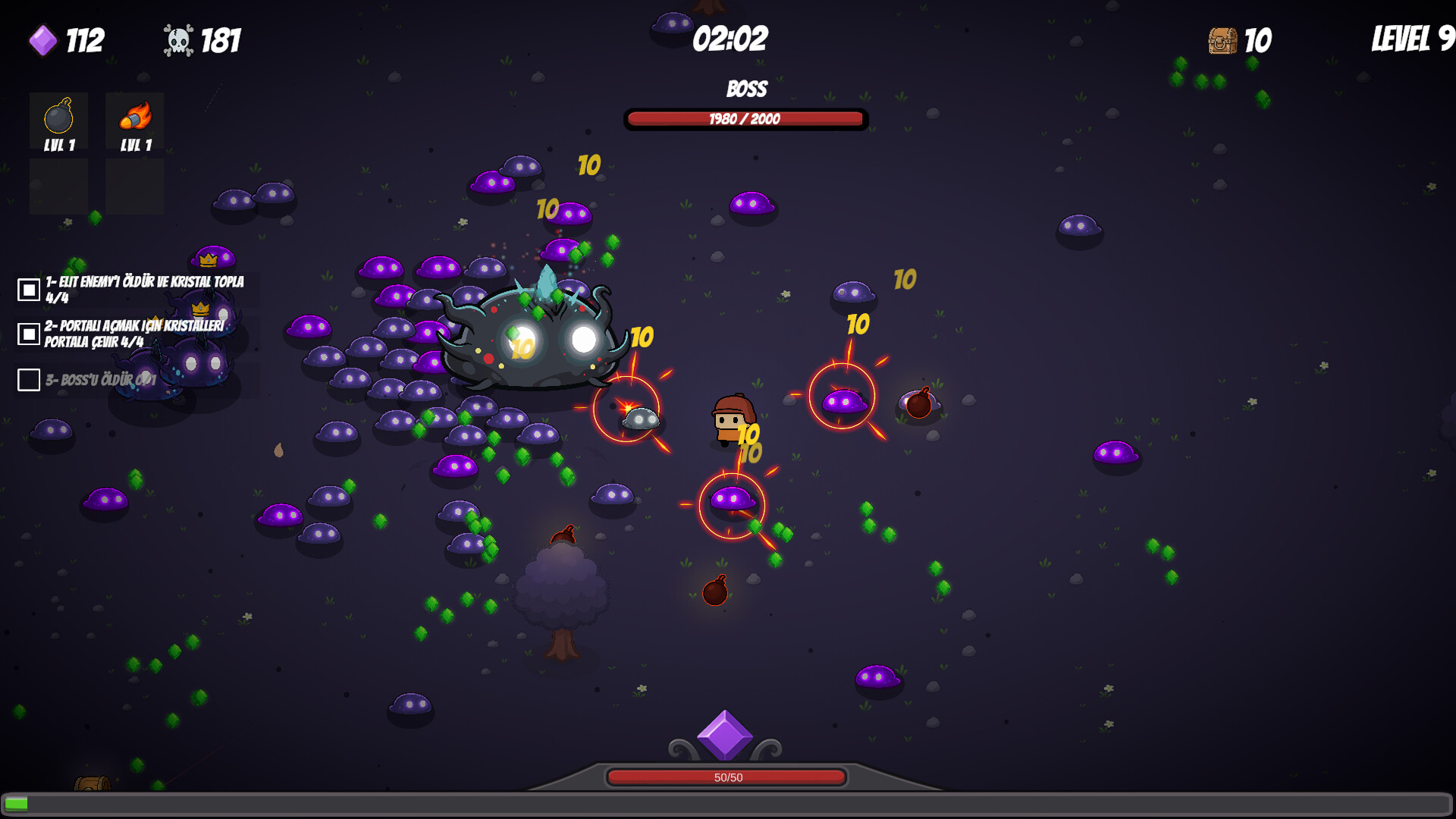Expand the first empty skill slot below bomb
The height and width of the screenshot is (819, 1456).
58,186
